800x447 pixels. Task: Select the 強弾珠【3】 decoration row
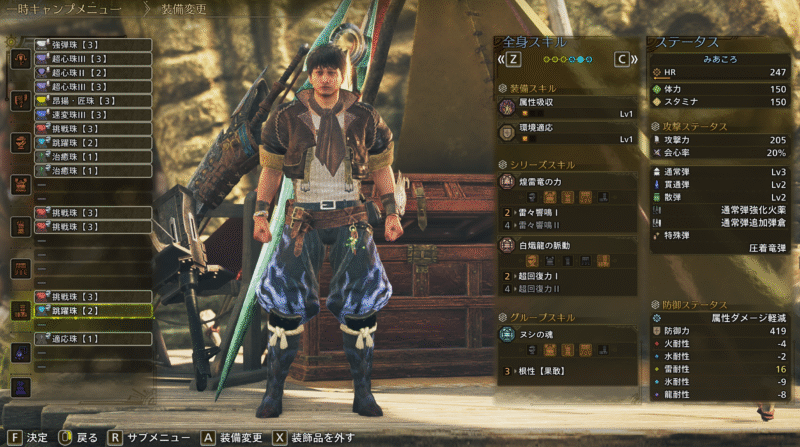[x=92, y=45]
